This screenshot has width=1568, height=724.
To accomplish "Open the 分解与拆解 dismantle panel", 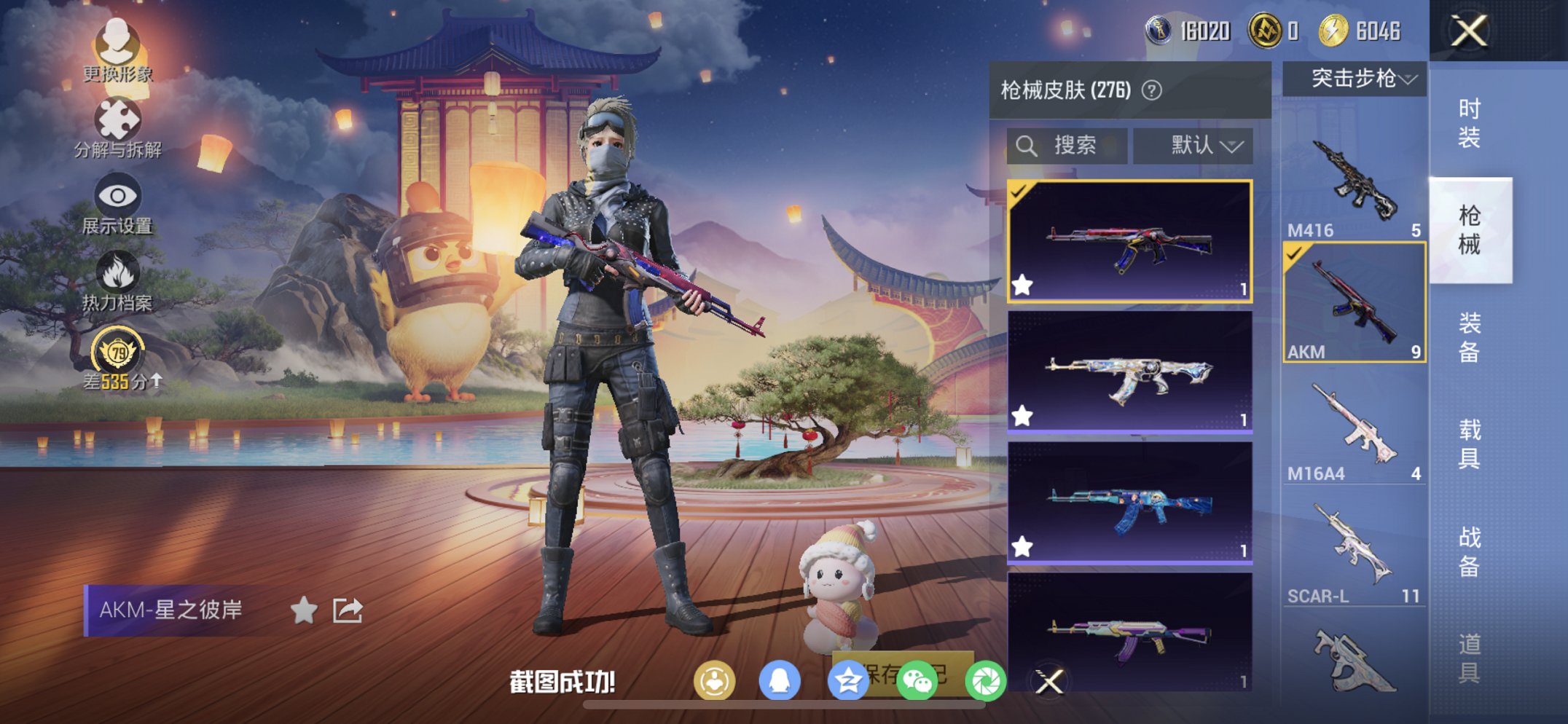I will [x=119, y=119].
